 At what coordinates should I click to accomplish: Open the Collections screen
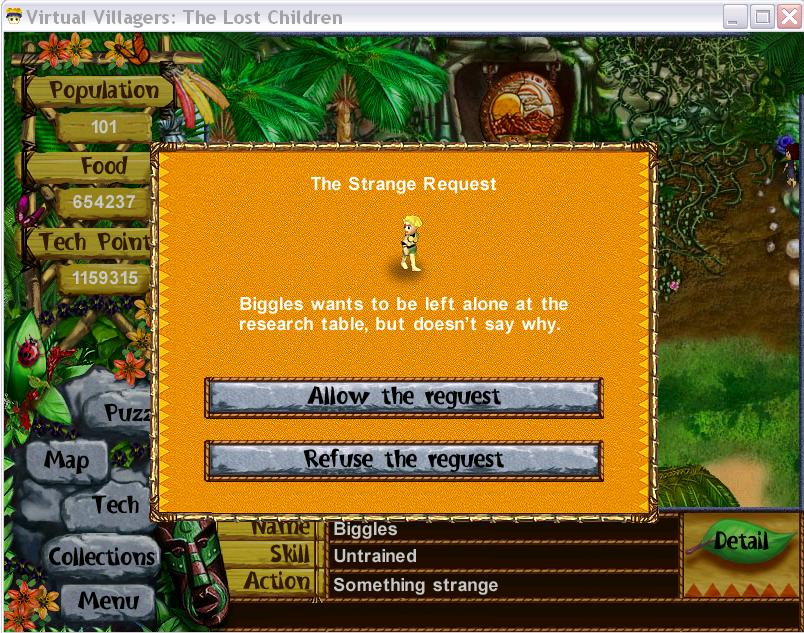pyautogui.click(x=102, y=556)
